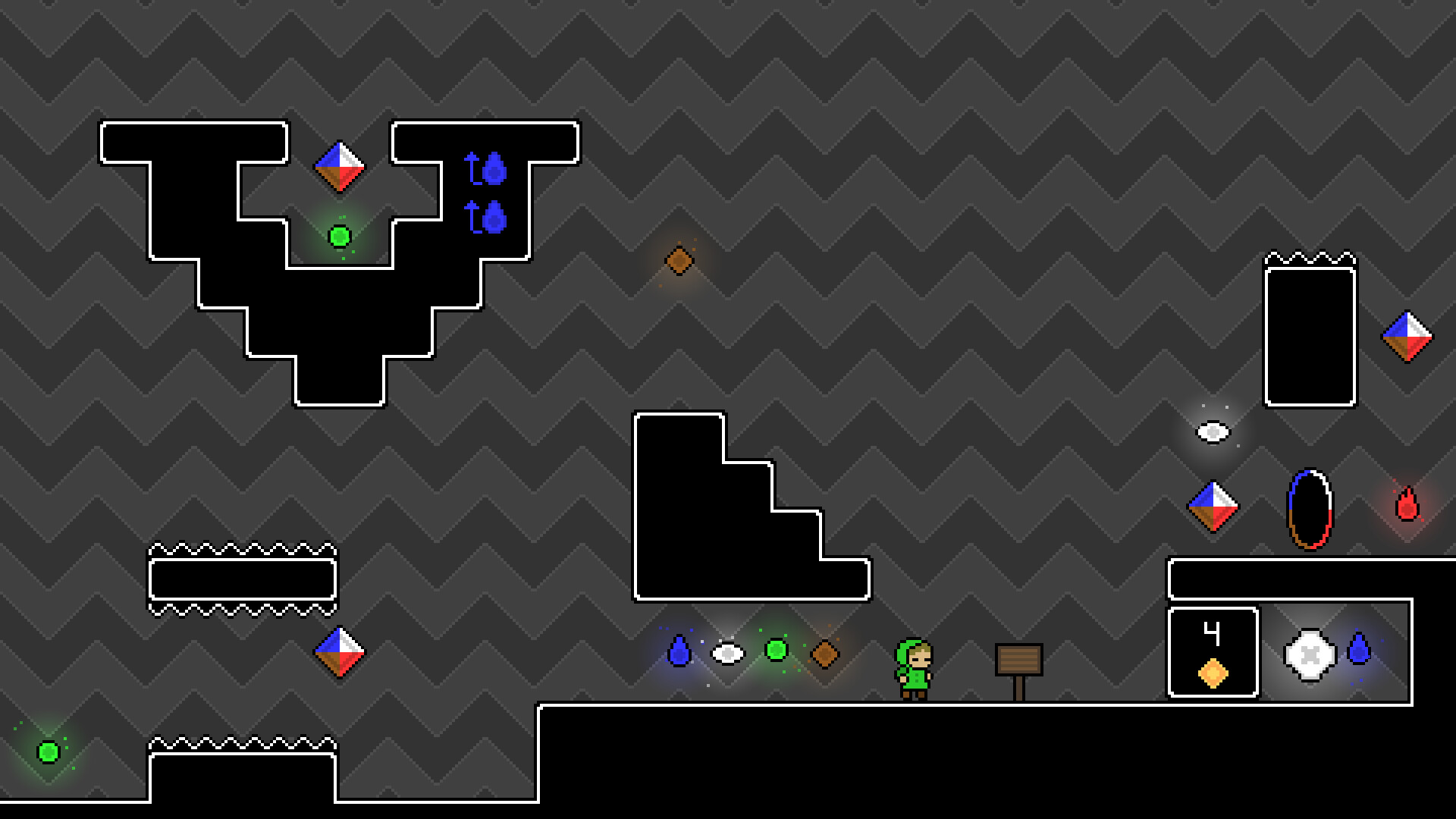Click the white eye icon next to the droplet row
1456x819 pixels.
[x=729, y=651]
